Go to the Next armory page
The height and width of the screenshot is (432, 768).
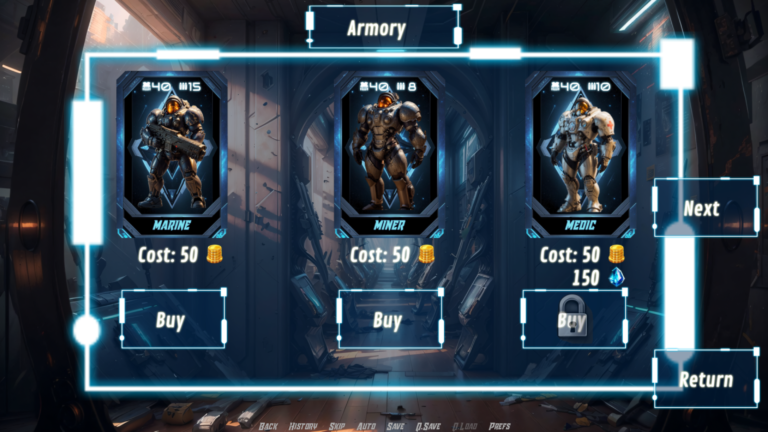pos(703,208)
